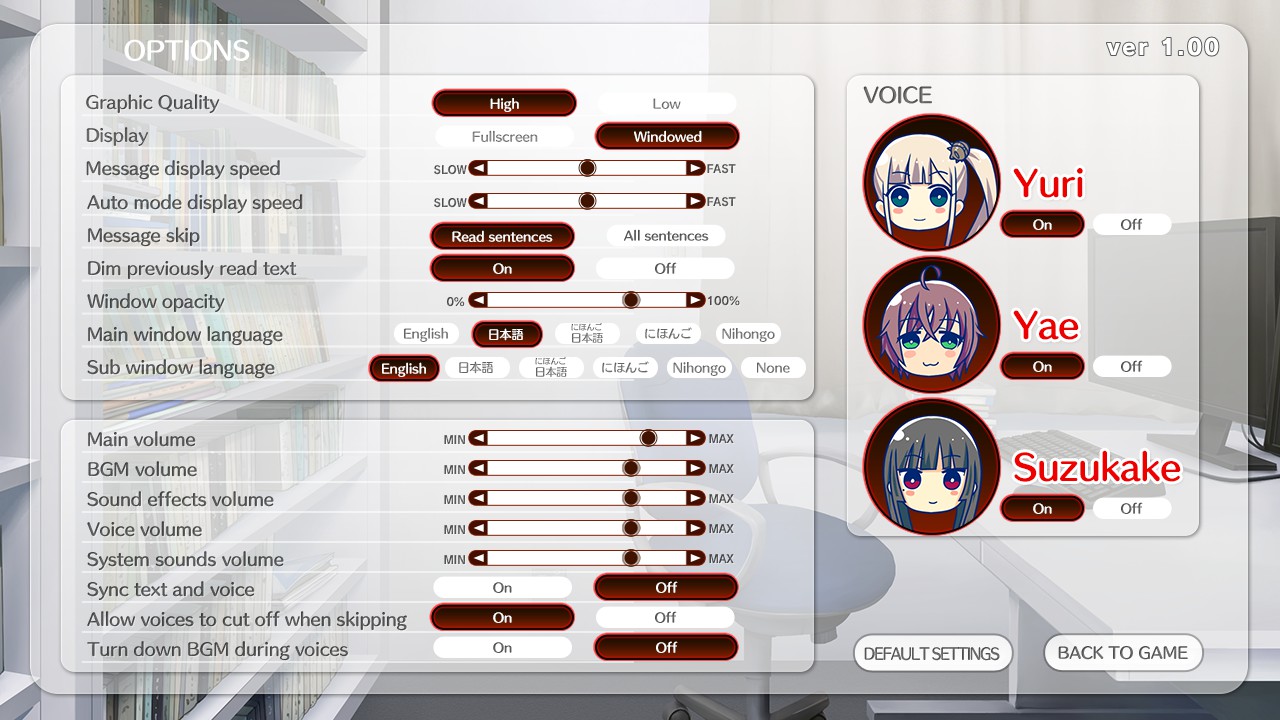Switch Display to Fullscreen
The height and width of the screenshot is (720, 1280).
click(x=503, y=136)
